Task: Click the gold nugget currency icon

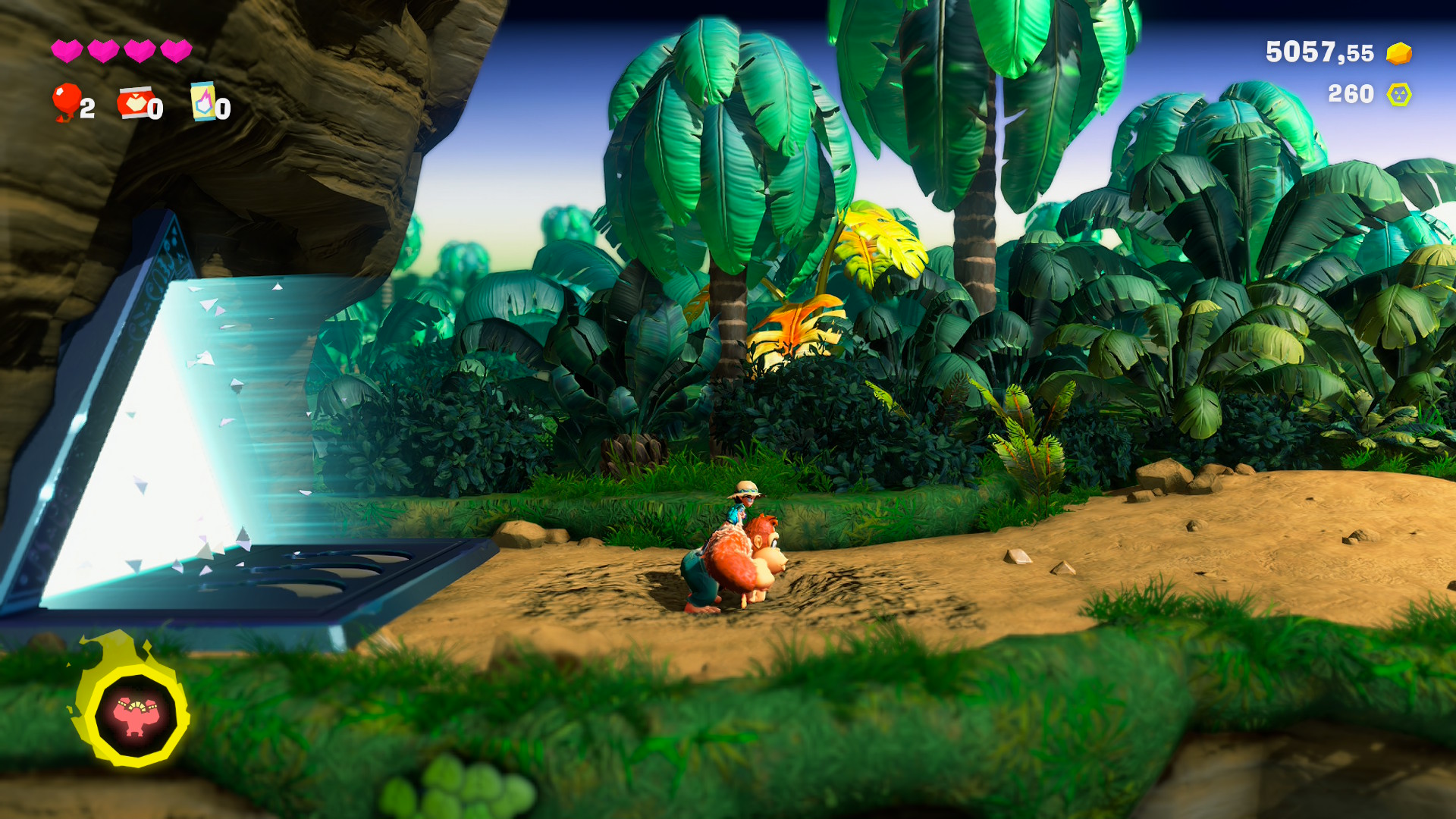Action: (x=1398, y=53)
